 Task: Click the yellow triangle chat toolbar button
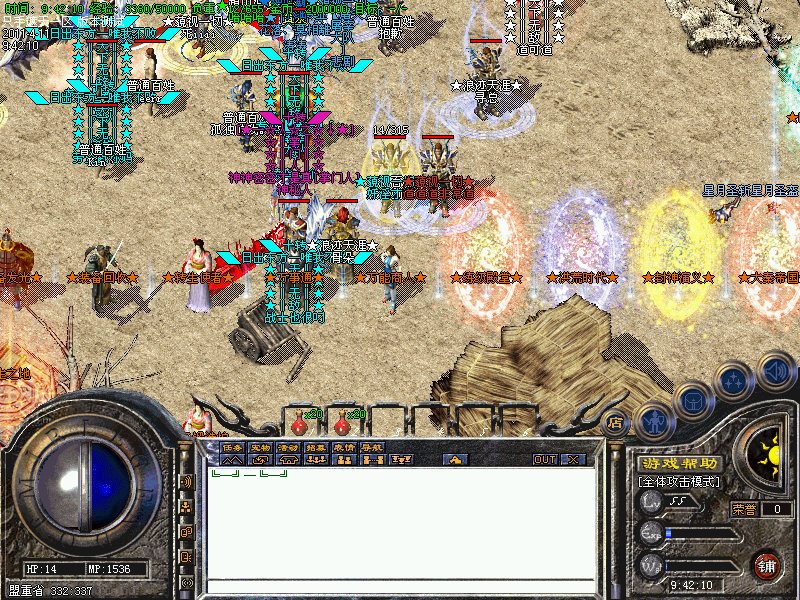point(455,460)
